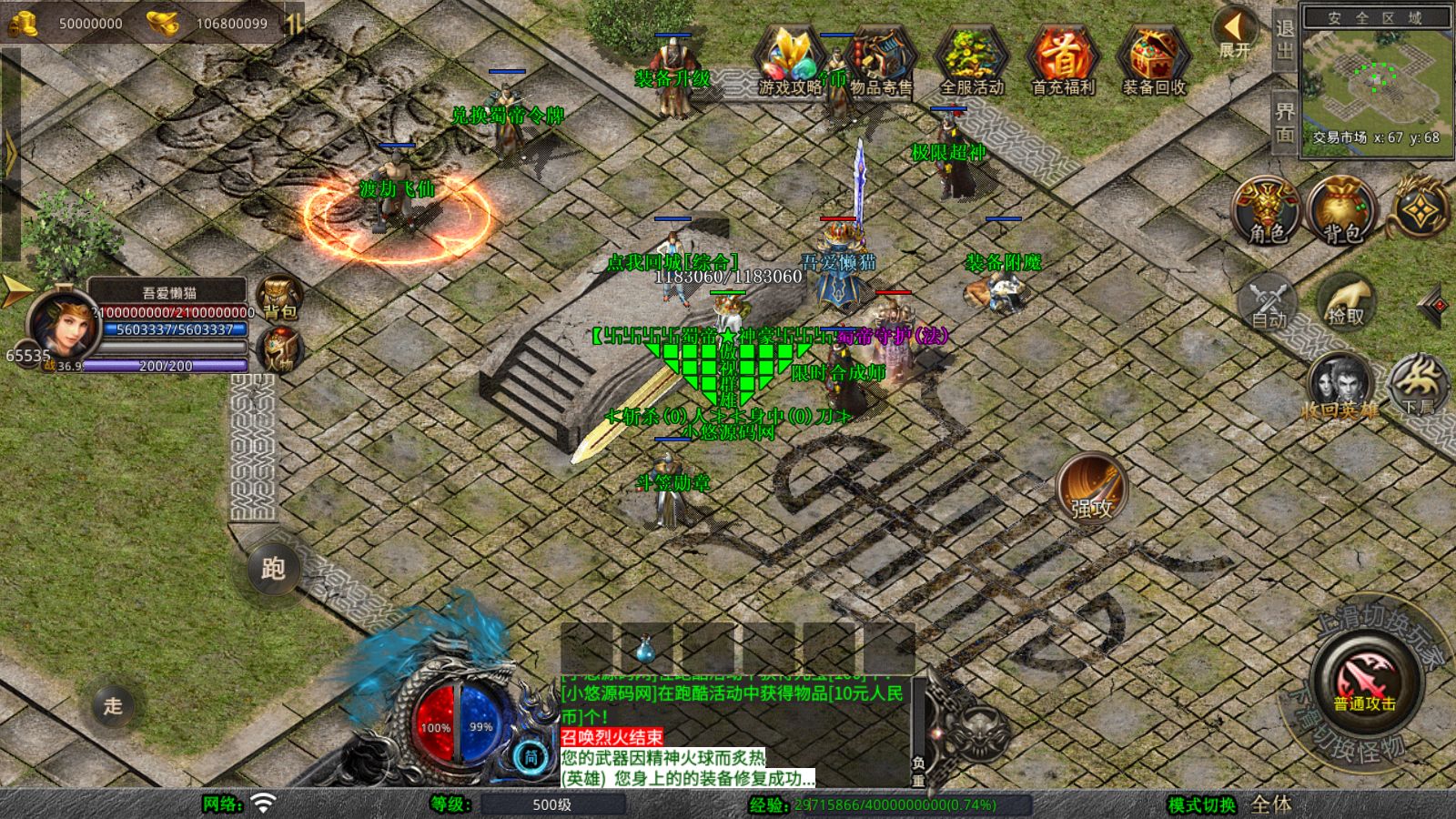Select the 跑 run button
The image size is (1456, 819).
273,569
